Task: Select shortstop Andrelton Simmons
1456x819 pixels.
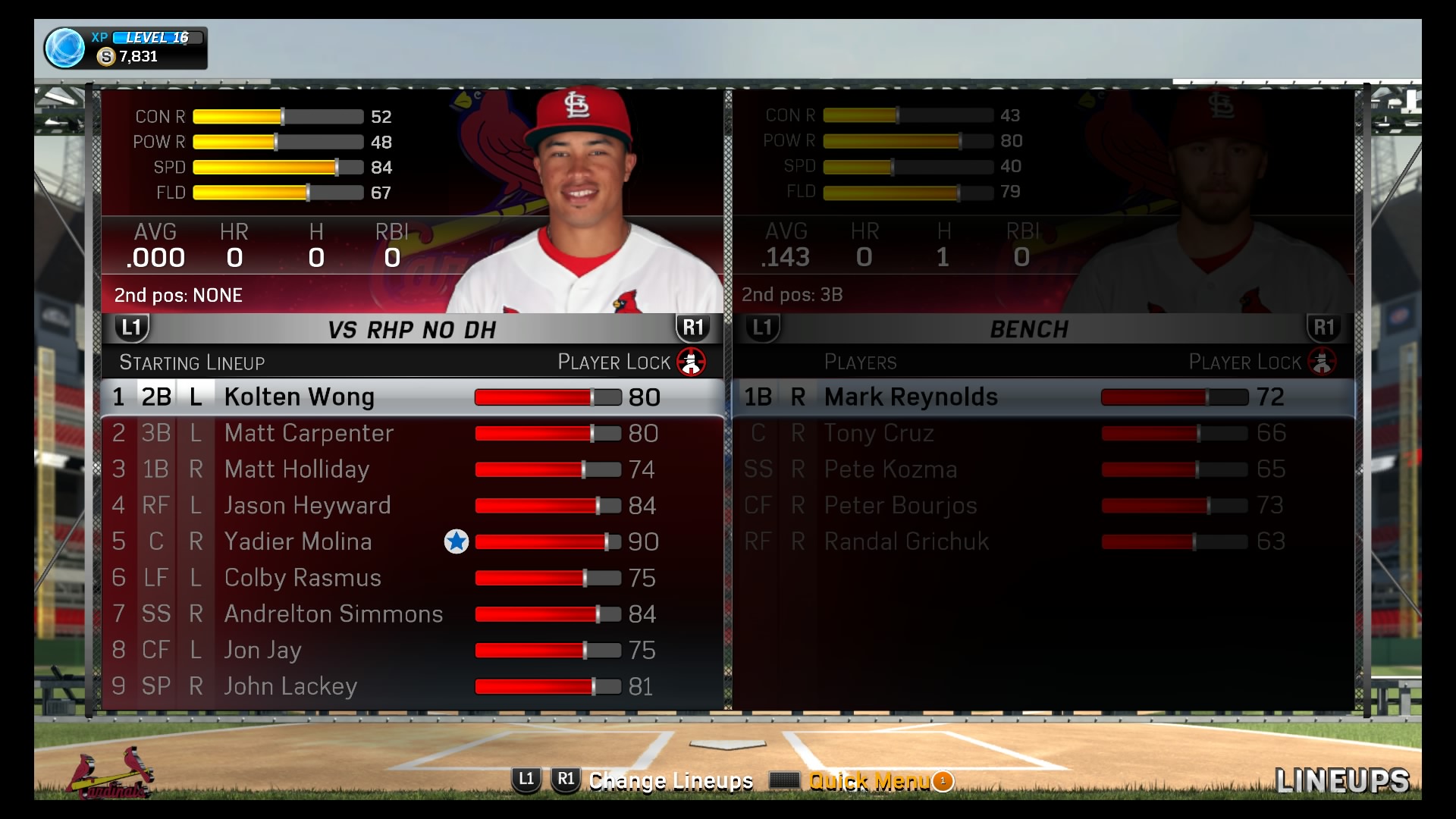Action: coord(333,613)
